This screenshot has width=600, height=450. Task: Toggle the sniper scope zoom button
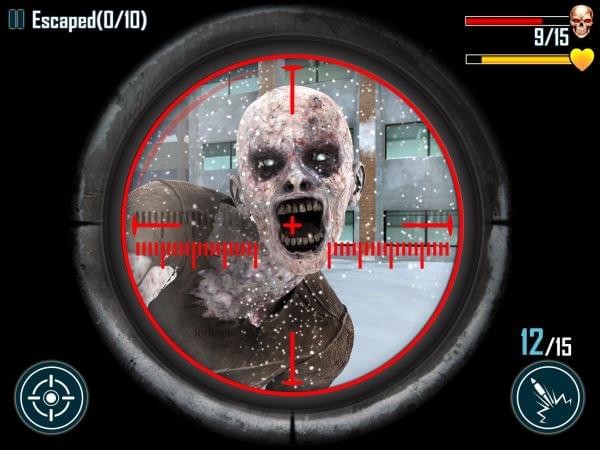tap(51, 398)
